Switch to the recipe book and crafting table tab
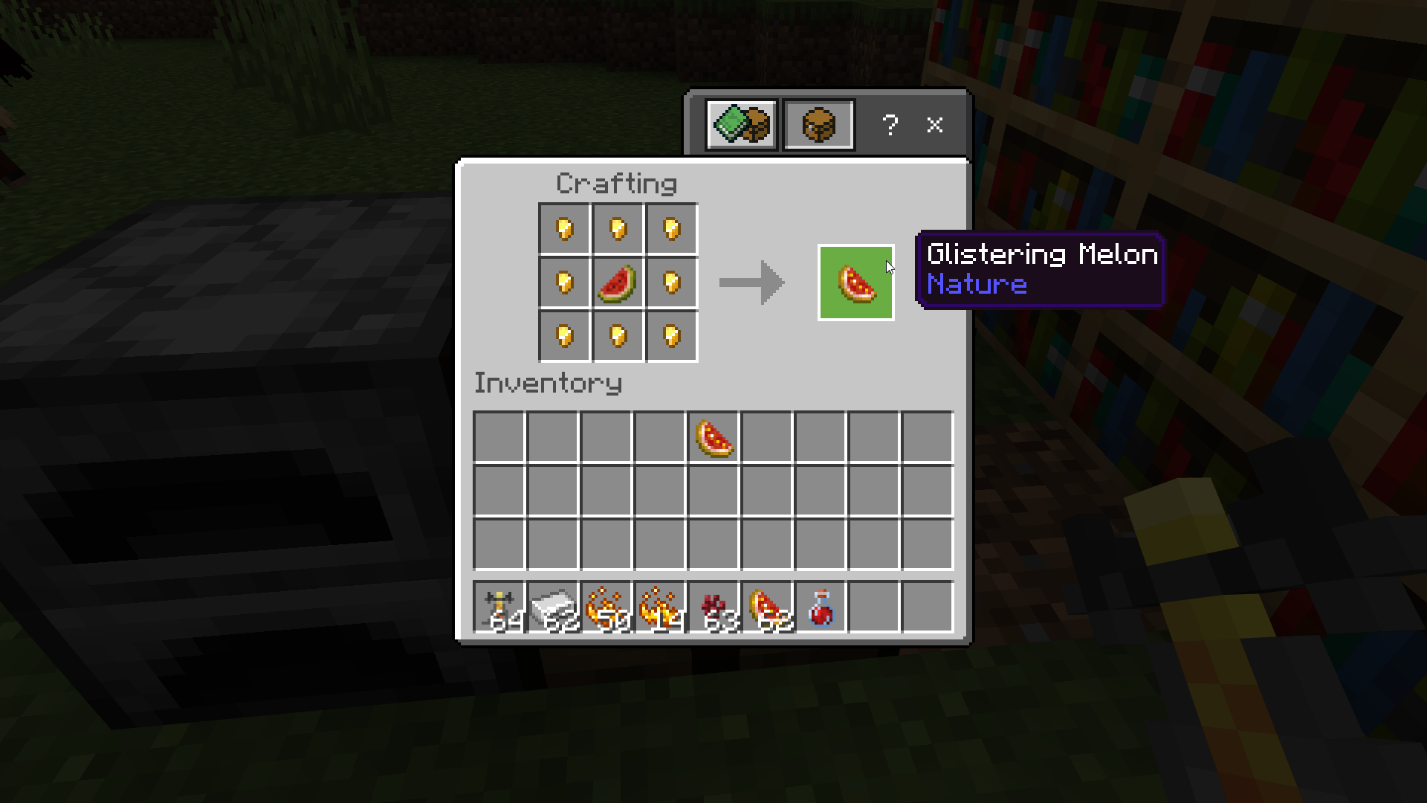1427x803 pixels. point(741,125)
